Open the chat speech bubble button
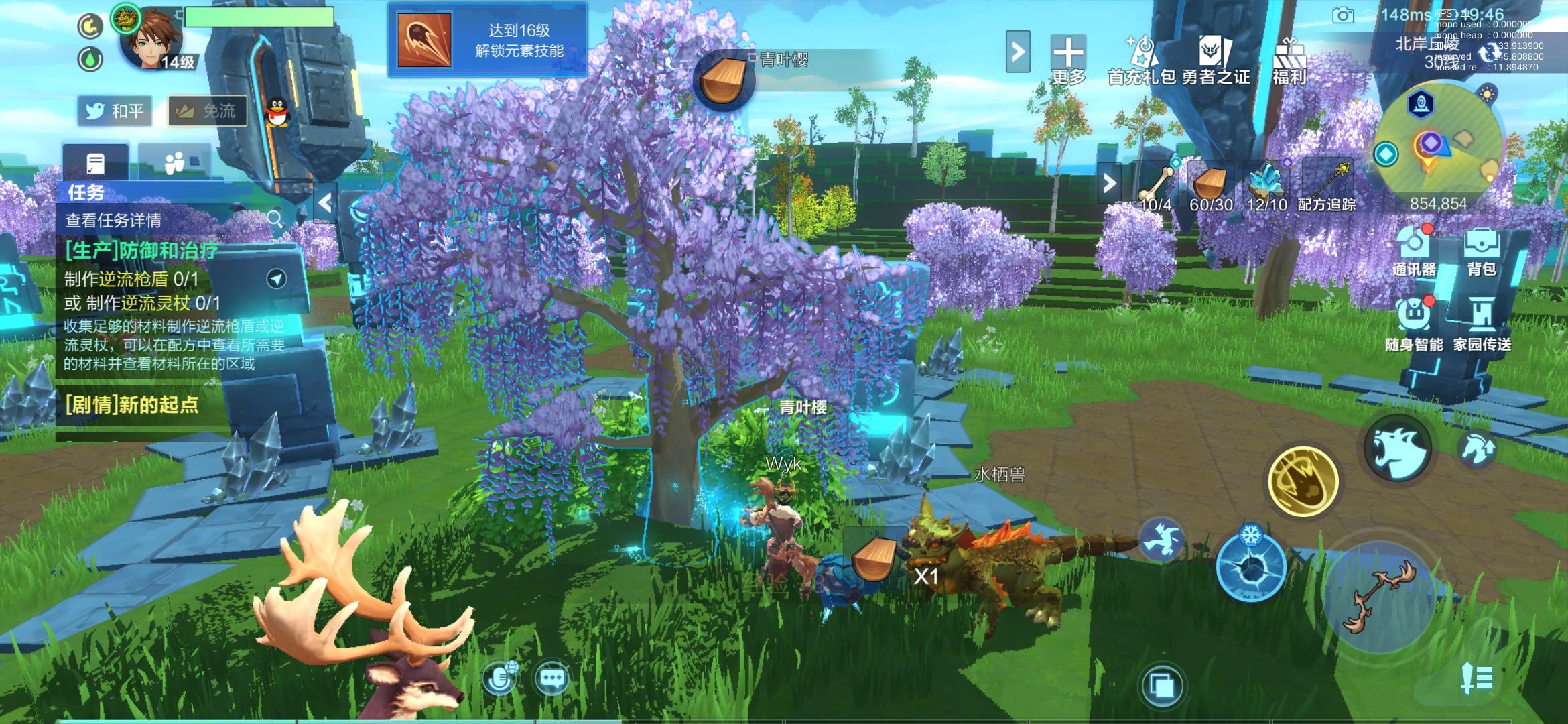This screenshot has height=724, width=1568. click(551, 680)
